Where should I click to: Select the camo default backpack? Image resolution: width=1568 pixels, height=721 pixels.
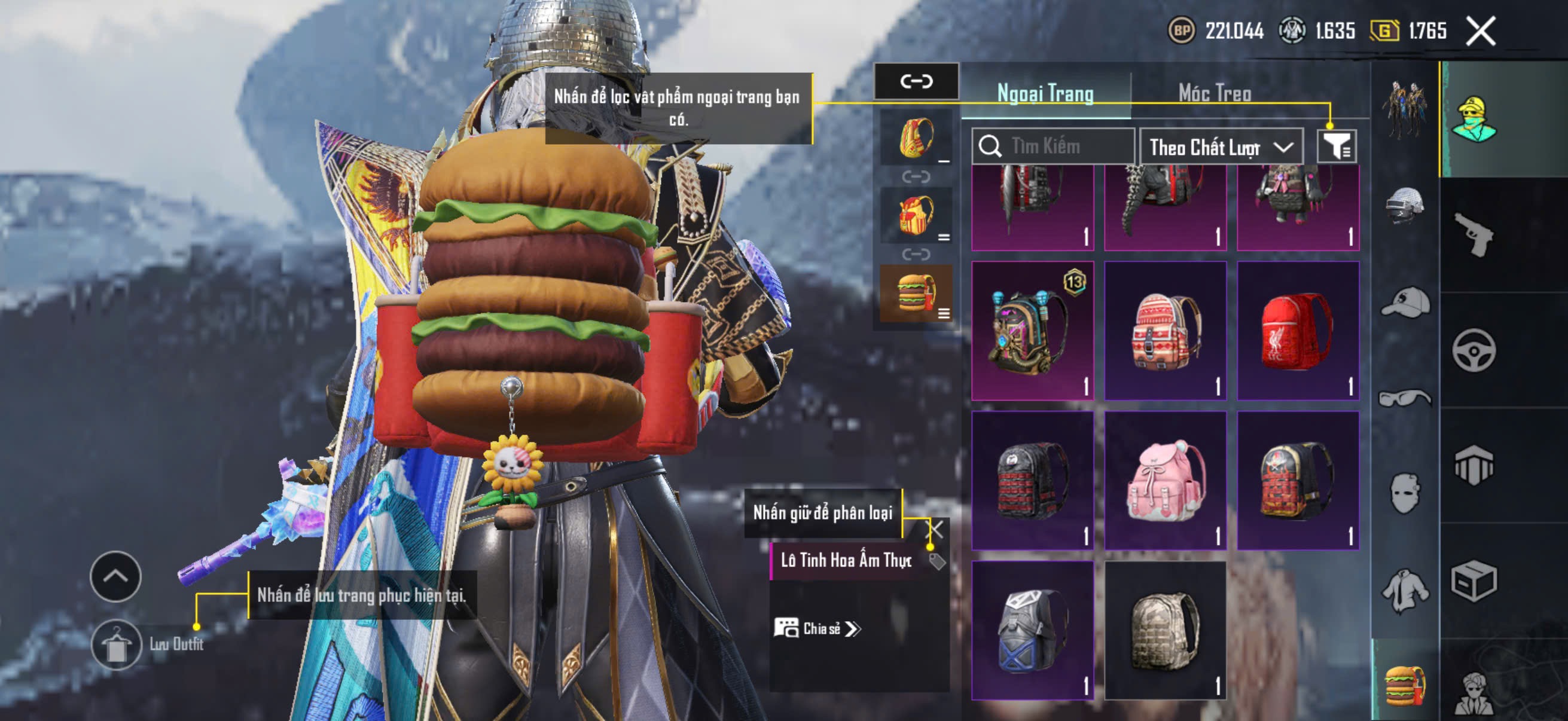1165,630
